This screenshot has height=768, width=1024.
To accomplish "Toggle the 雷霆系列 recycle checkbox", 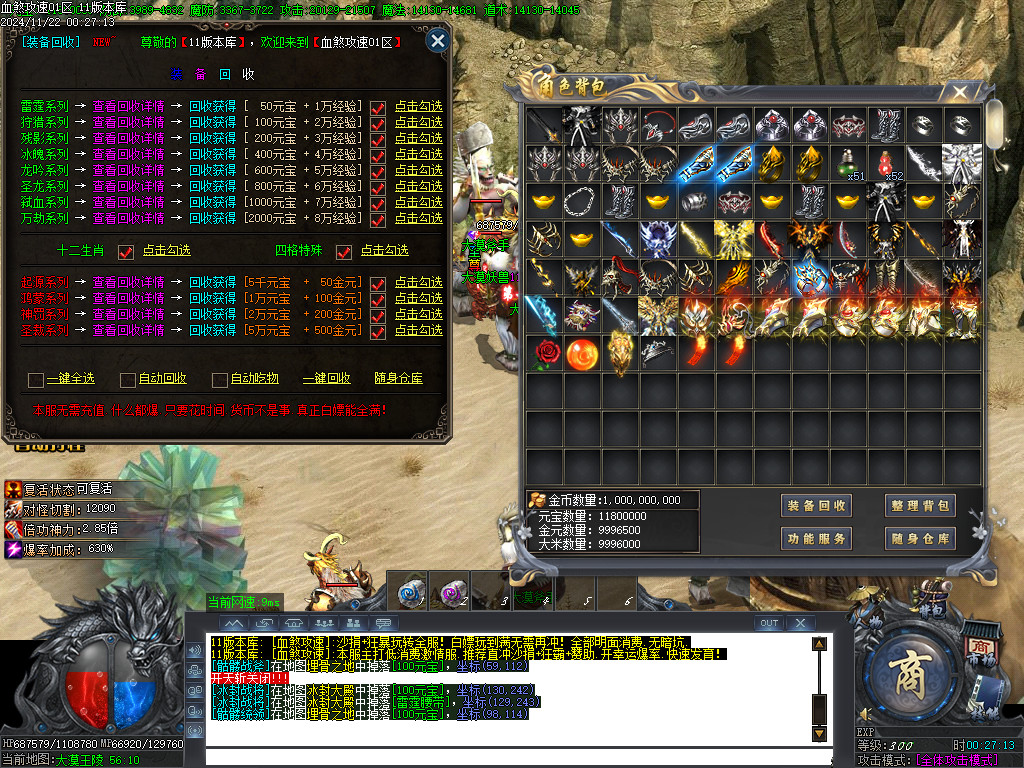I will point(378,107).
